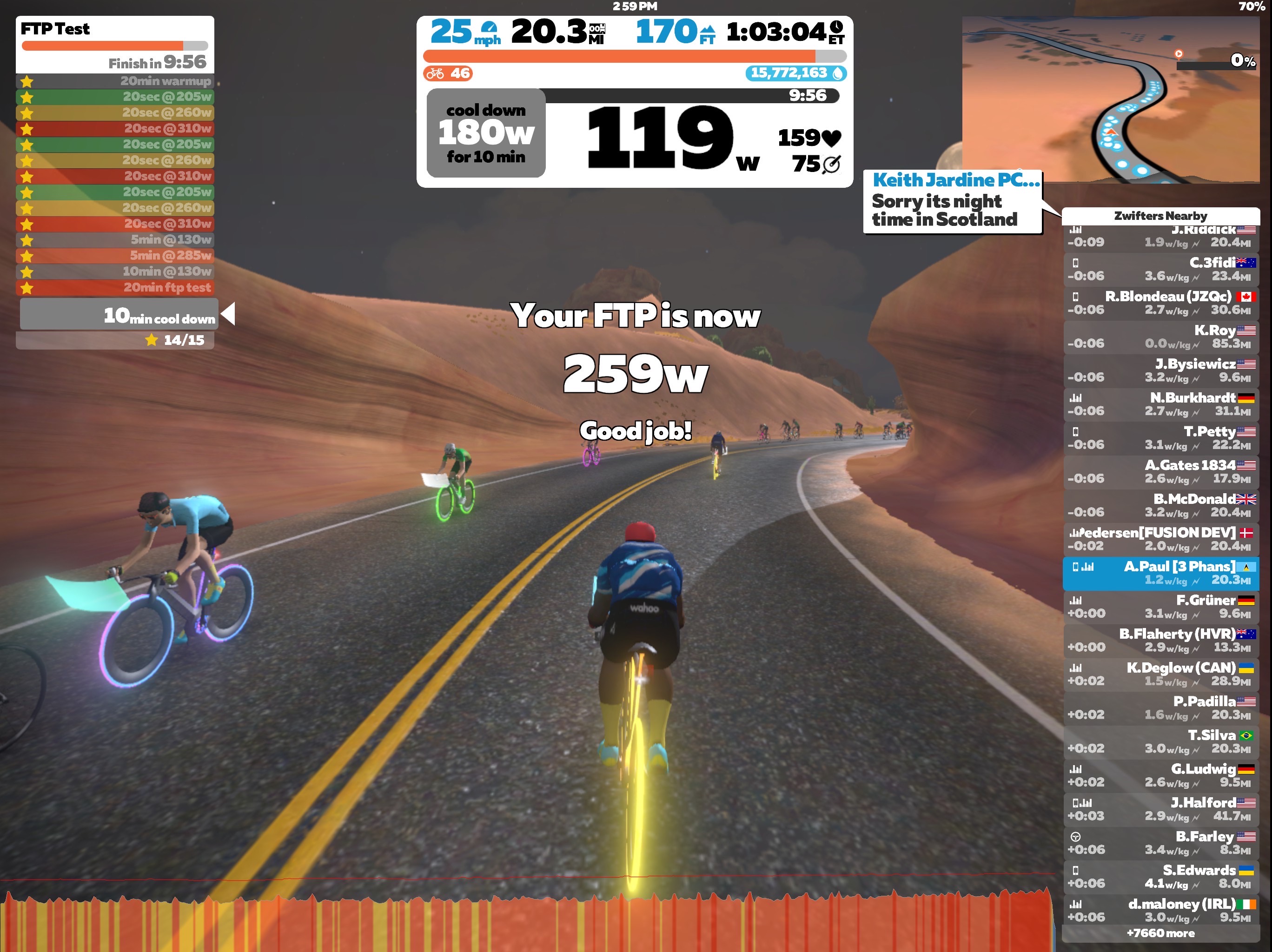
Task: Select B.McDonald in the rider list
Action: point(1160,505)
